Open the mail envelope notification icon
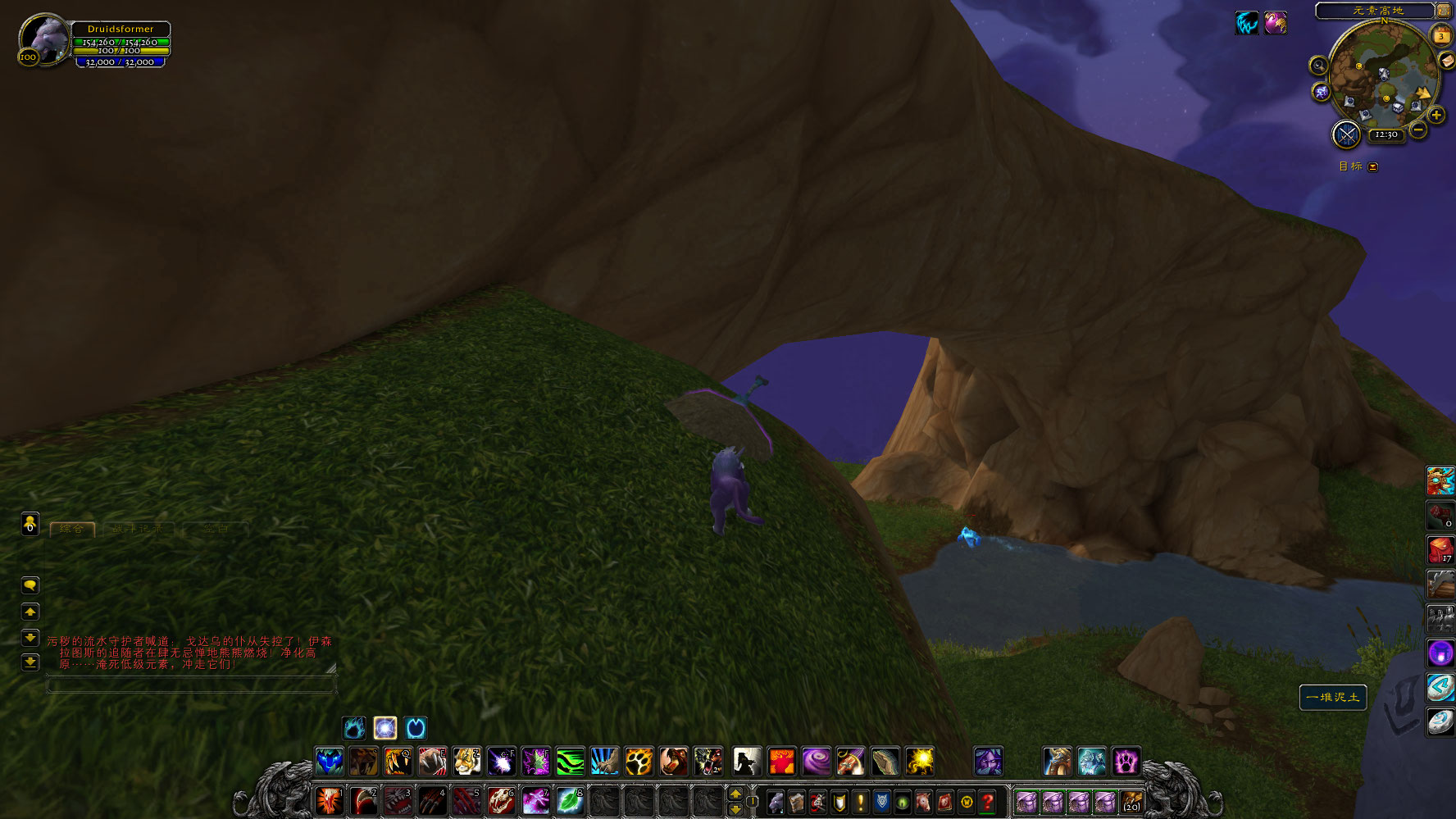This screenshot has height=819, width=1456. click(x=1447, y=61)
